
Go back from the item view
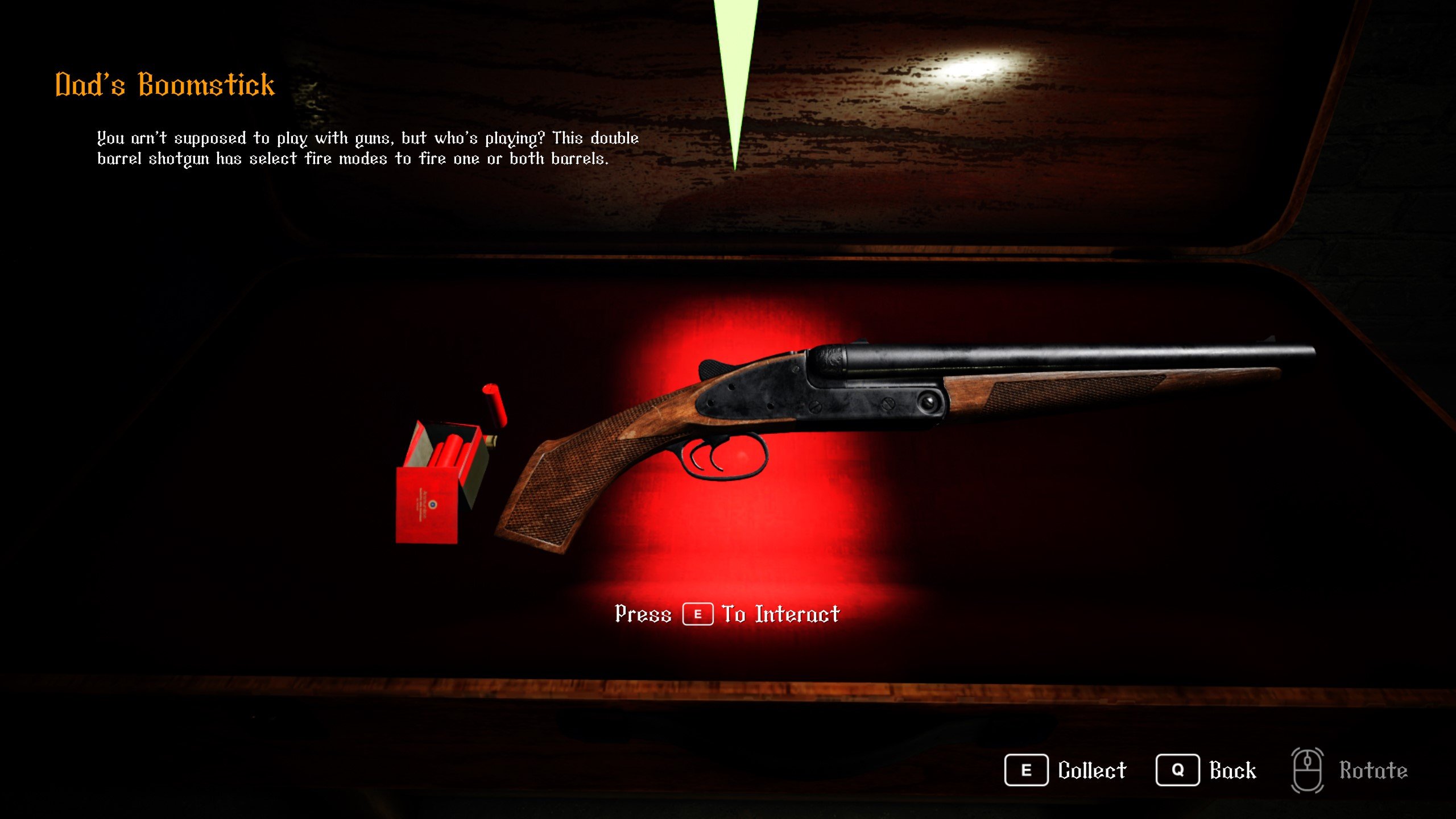pyautogui.click(x=1206, y=770)
